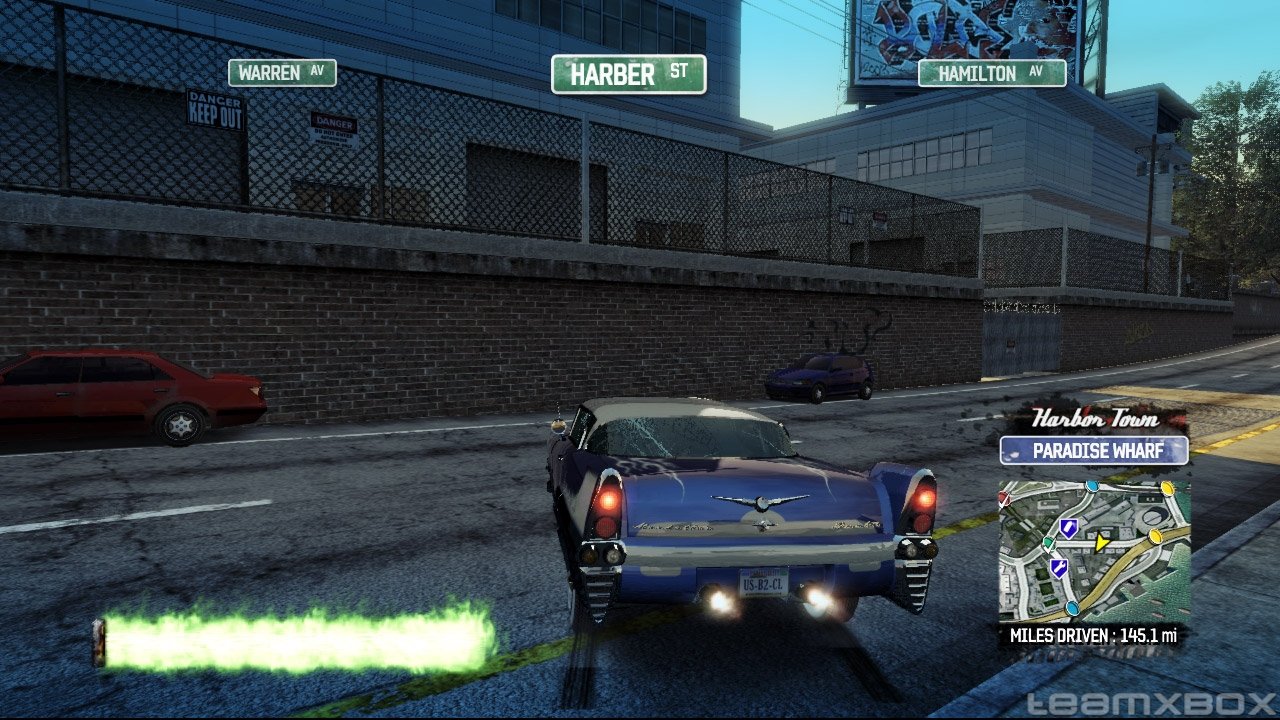Click the Paradise Wharf location banner
This screenshot has width=1280, height=720.
(x=1094, y=450)
